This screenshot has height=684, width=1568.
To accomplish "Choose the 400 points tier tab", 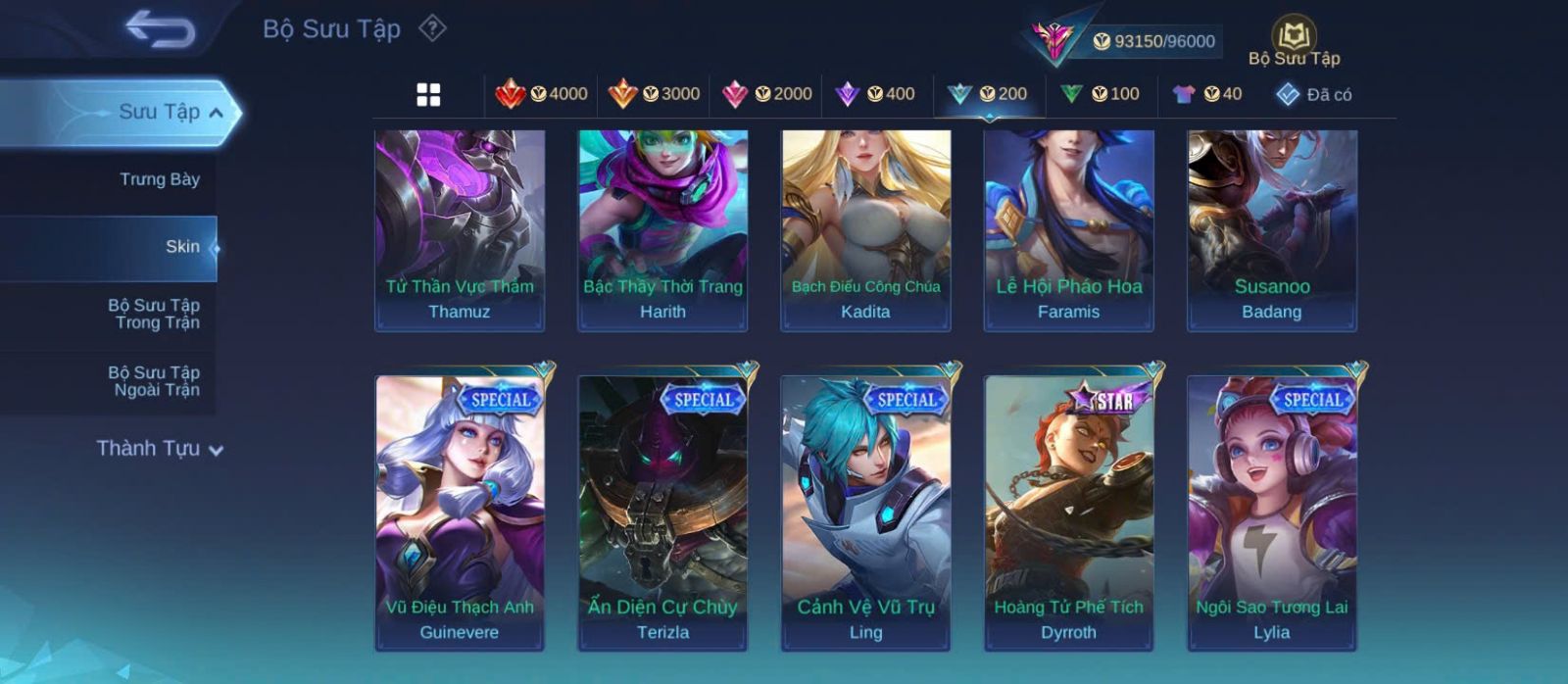I will [875, 94].
